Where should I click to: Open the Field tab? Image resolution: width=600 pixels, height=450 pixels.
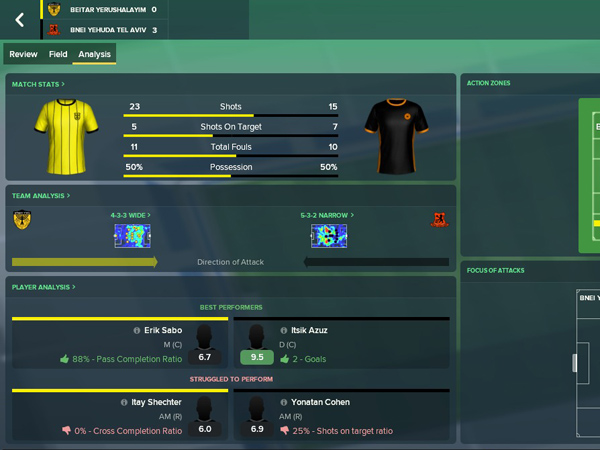(58, 54)
